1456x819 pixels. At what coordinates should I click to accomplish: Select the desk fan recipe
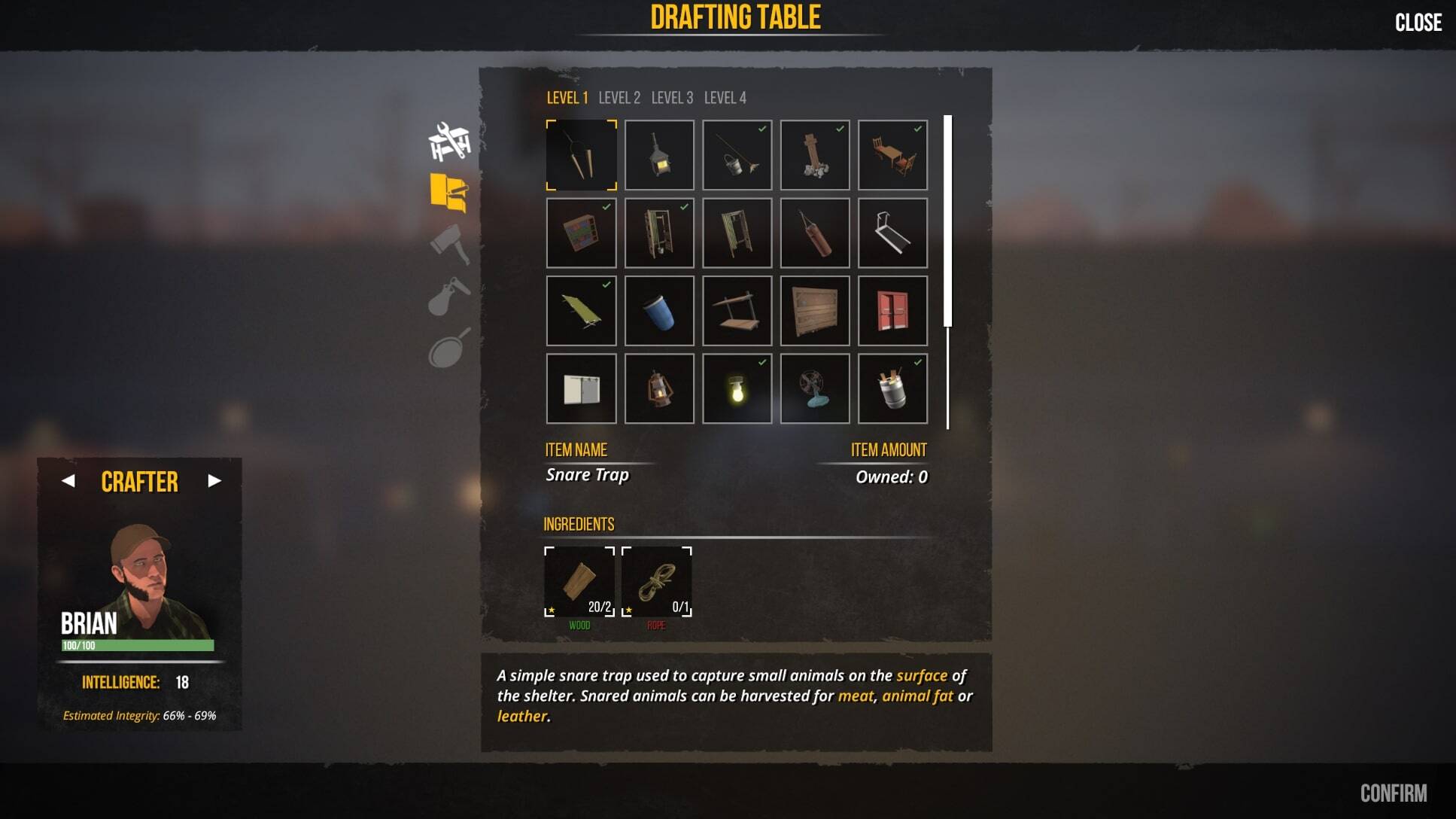[x=815, y=389]
